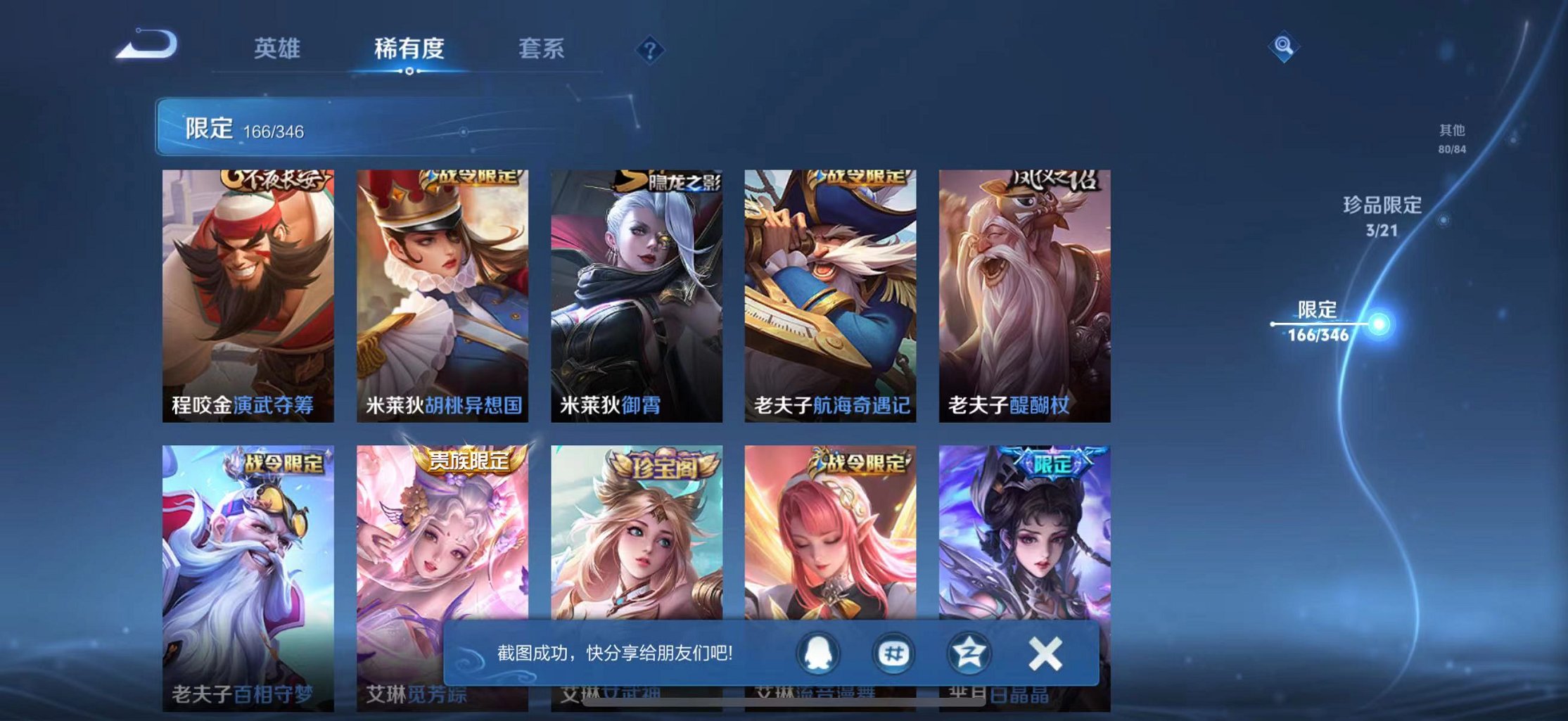The width and height of the screenshot is (1568, 721).
Task: Tap the QQ share icon
Action: click(x=820, y=653)
